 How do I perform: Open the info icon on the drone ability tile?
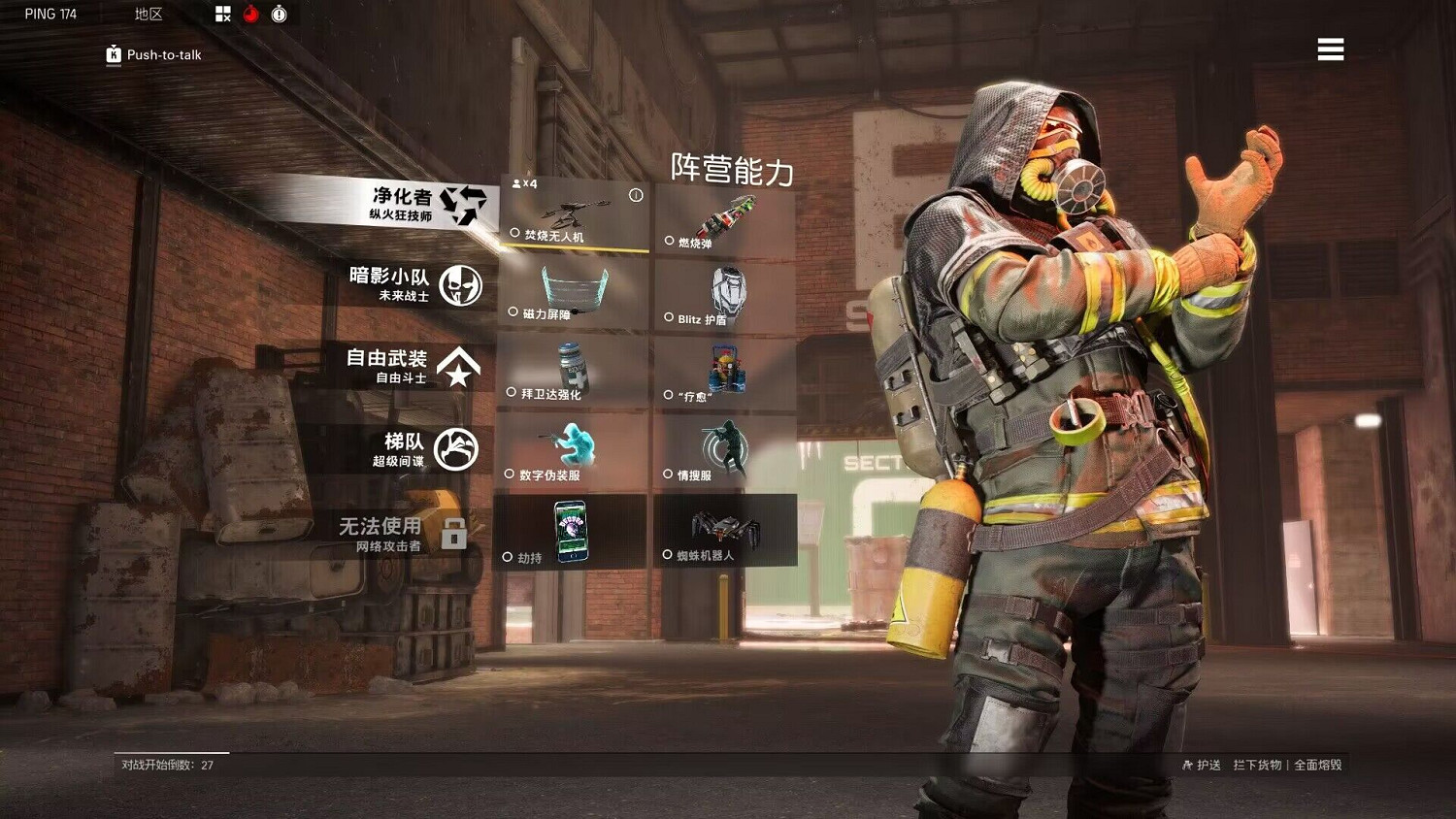point(637,195)
